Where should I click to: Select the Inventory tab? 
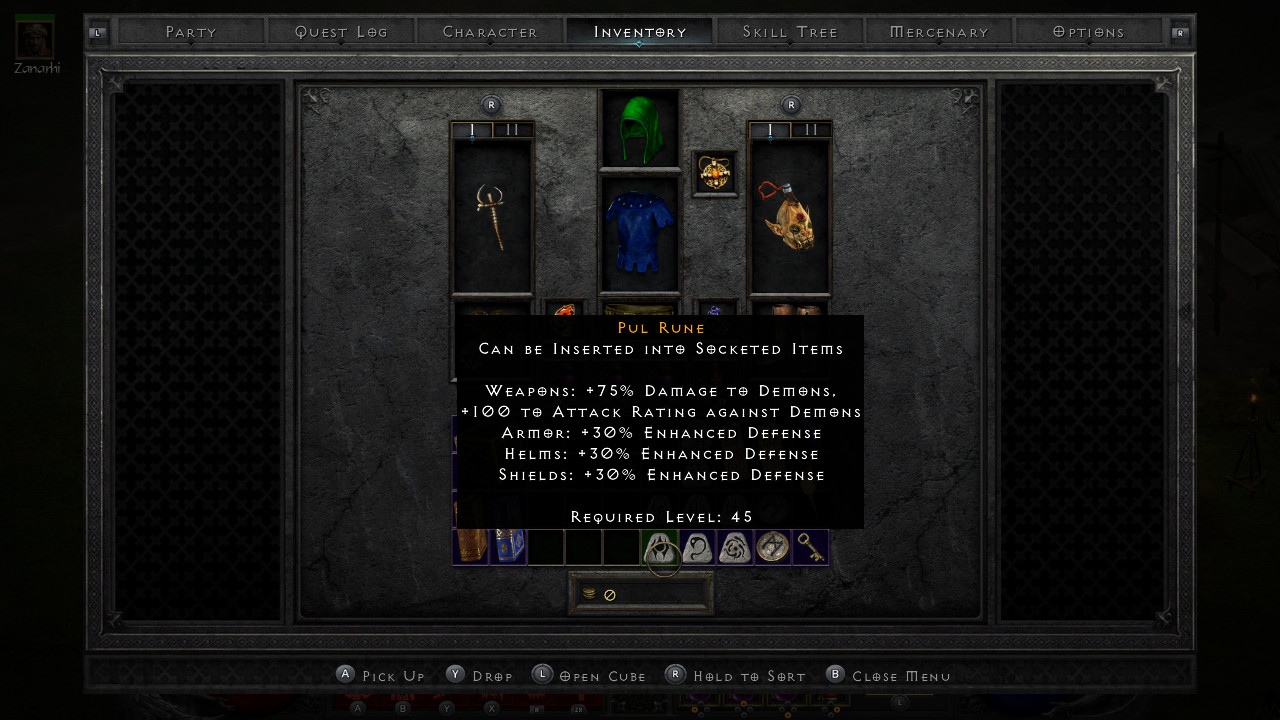click(x=640, y=32)
